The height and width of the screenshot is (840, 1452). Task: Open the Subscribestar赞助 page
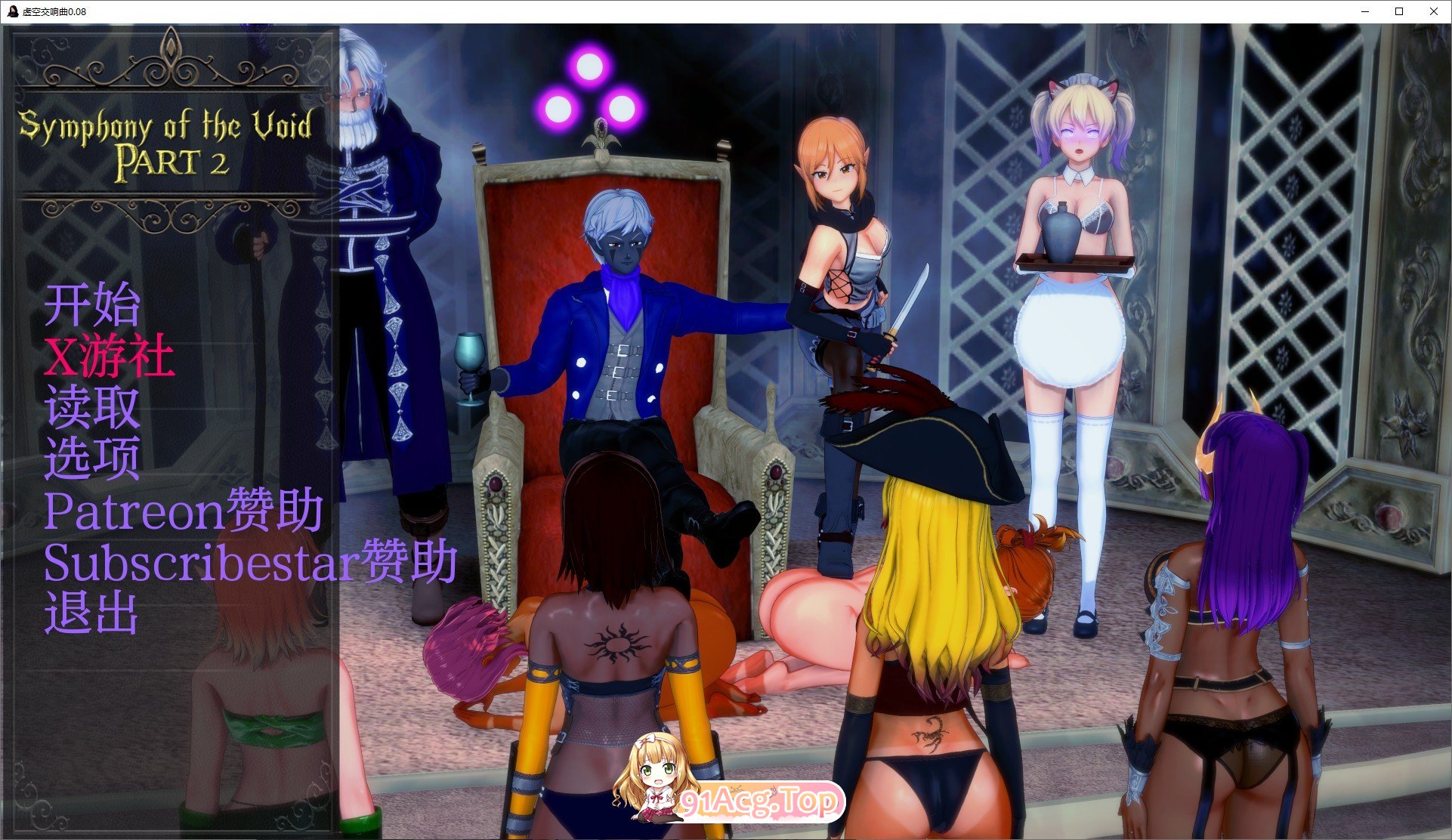point(252,561)
